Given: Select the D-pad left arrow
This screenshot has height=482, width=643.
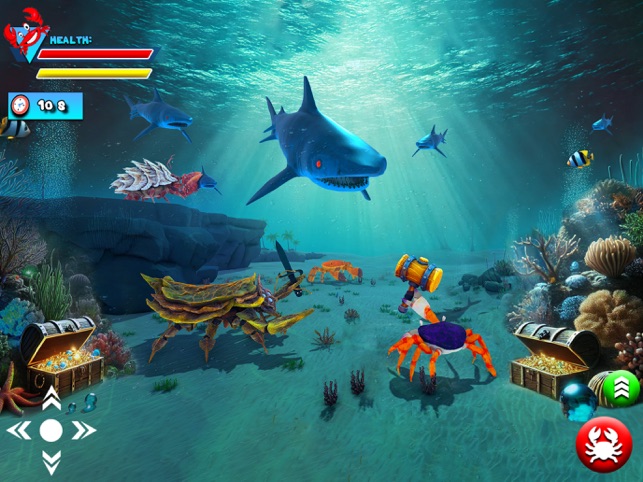Looking at the screenshot, I should point(19,431).
